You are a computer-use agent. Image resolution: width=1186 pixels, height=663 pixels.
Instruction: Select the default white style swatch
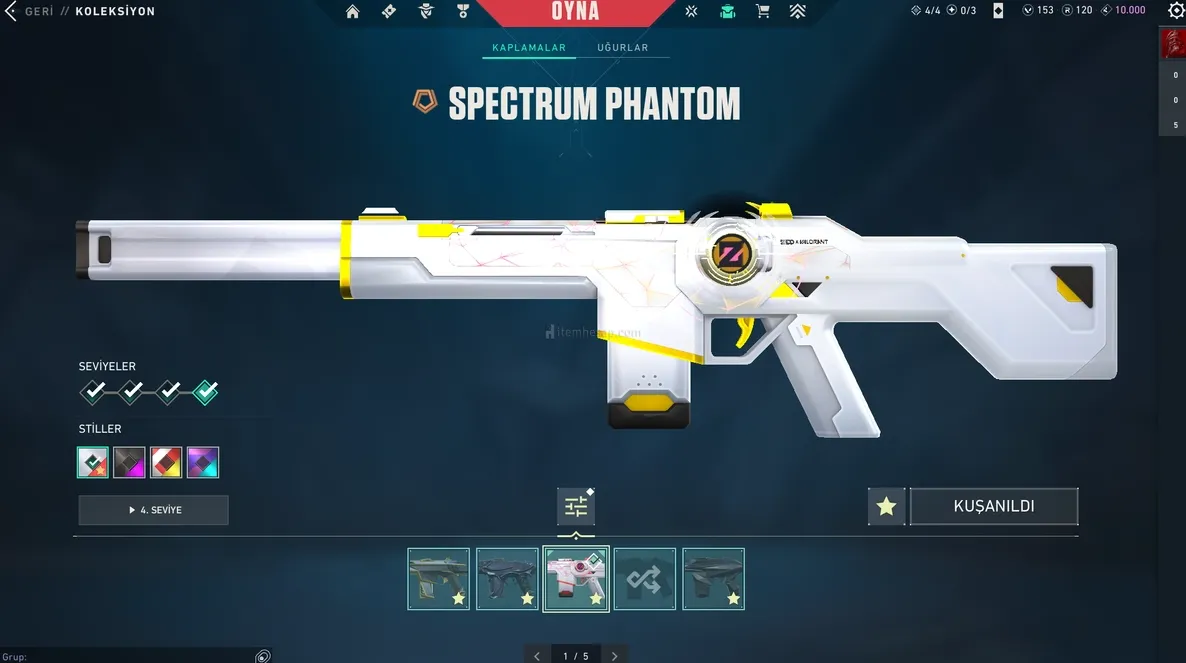click(93, 462)
